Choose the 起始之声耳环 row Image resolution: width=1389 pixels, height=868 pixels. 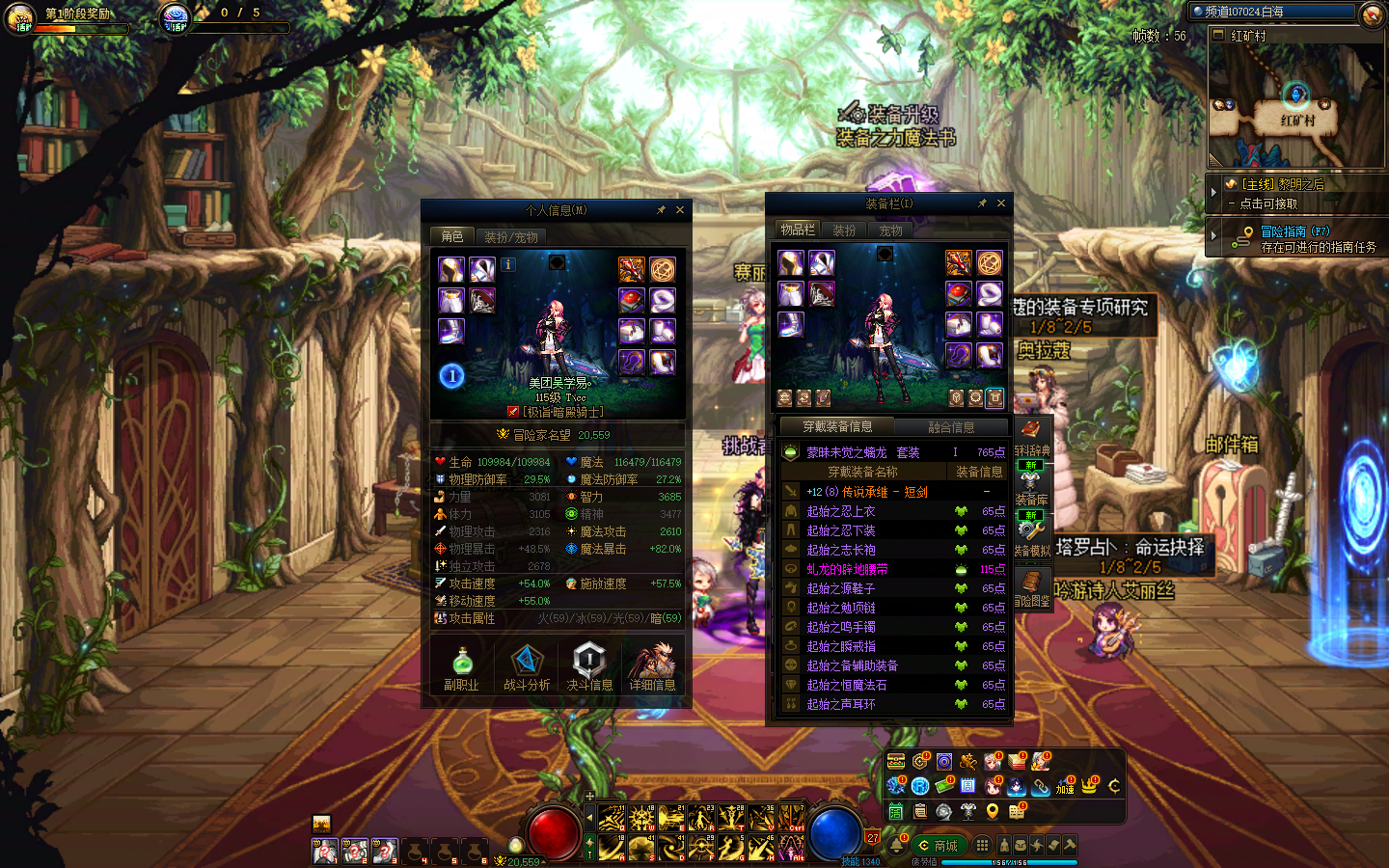click(841, 704)
